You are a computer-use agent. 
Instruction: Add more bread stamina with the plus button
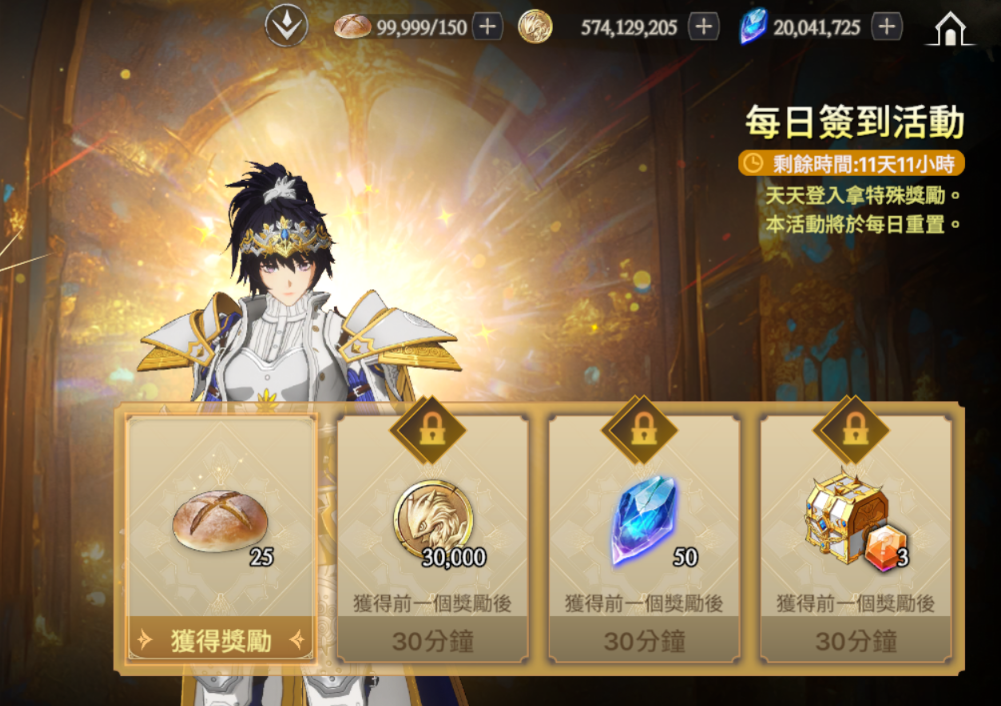(487, 27)
